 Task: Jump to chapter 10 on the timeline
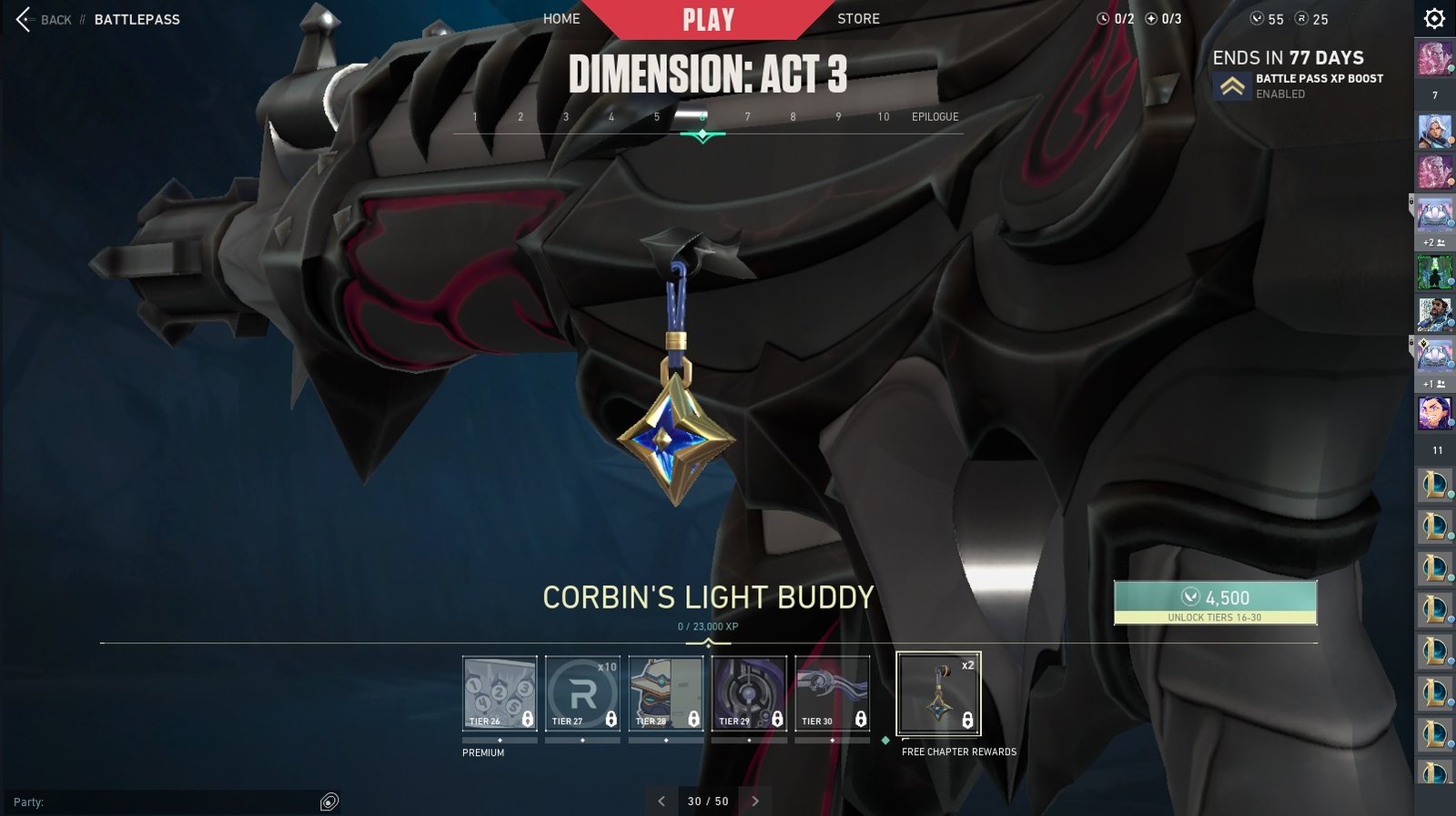pyautogui.click(x=883, y=116)
